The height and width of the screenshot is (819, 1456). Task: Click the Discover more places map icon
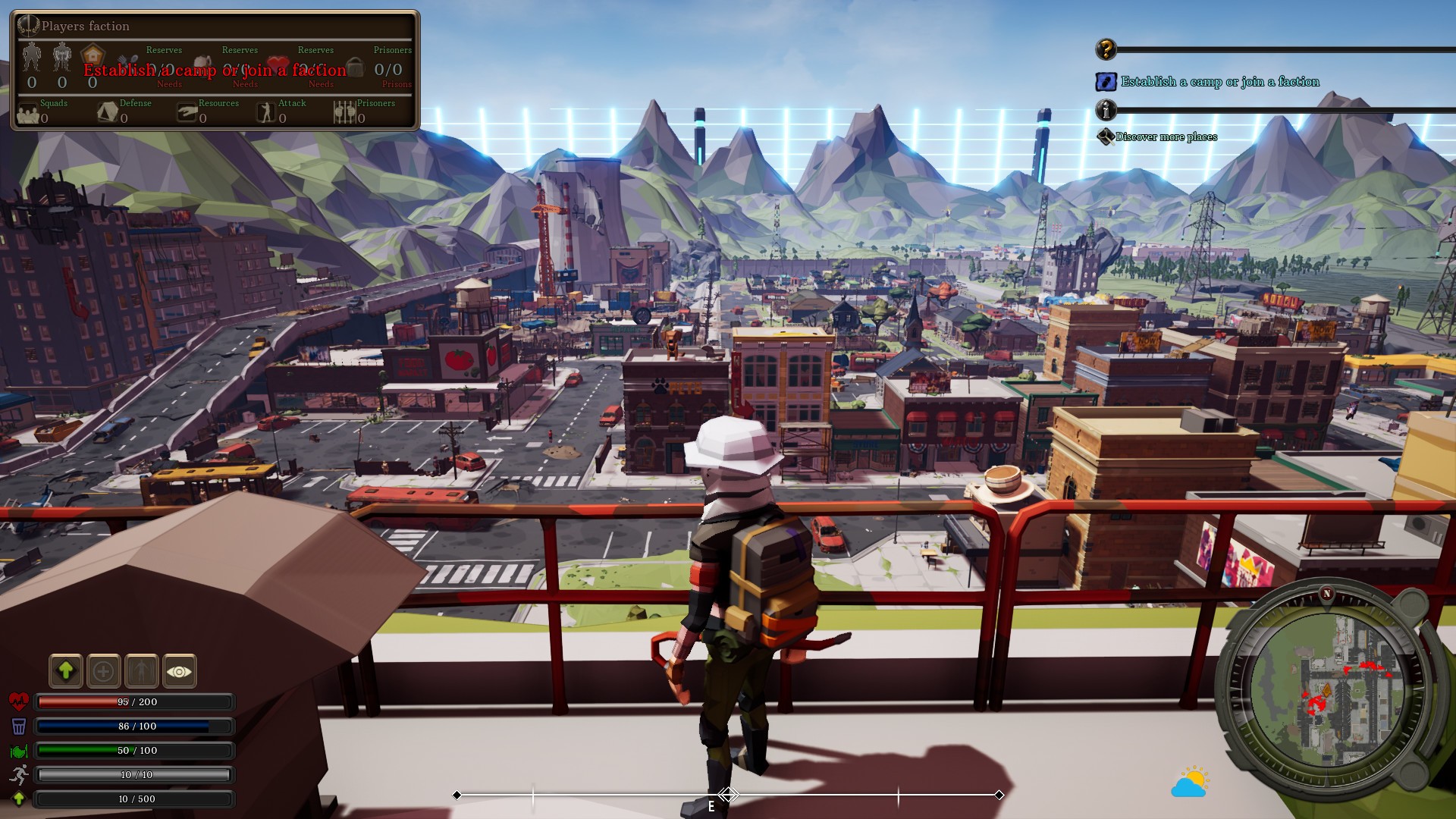click(1106, 136)
